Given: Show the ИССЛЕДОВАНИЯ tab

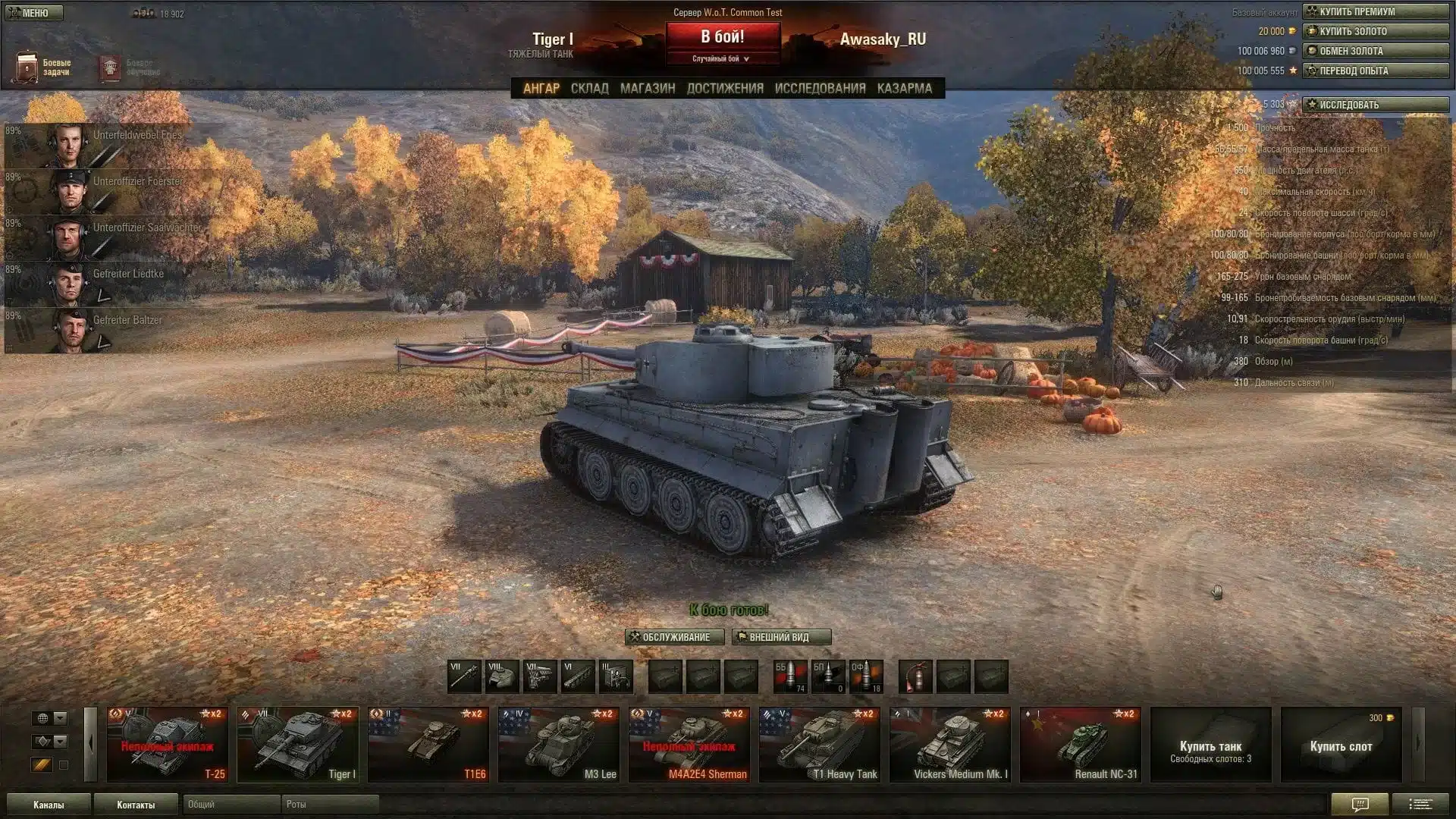Looking at the screenshot, I should point(820,89).
